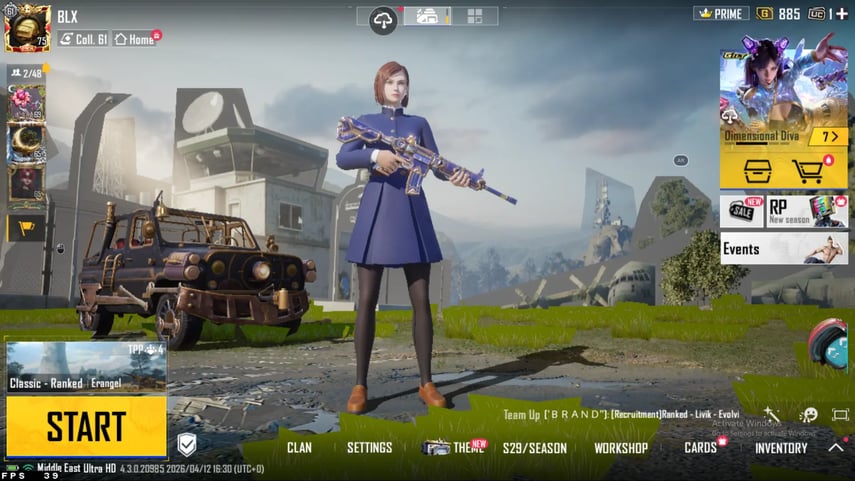Open the RP New season pass
Image resolution: width=855 pixels, height=481 pixels.
point(806,211)
